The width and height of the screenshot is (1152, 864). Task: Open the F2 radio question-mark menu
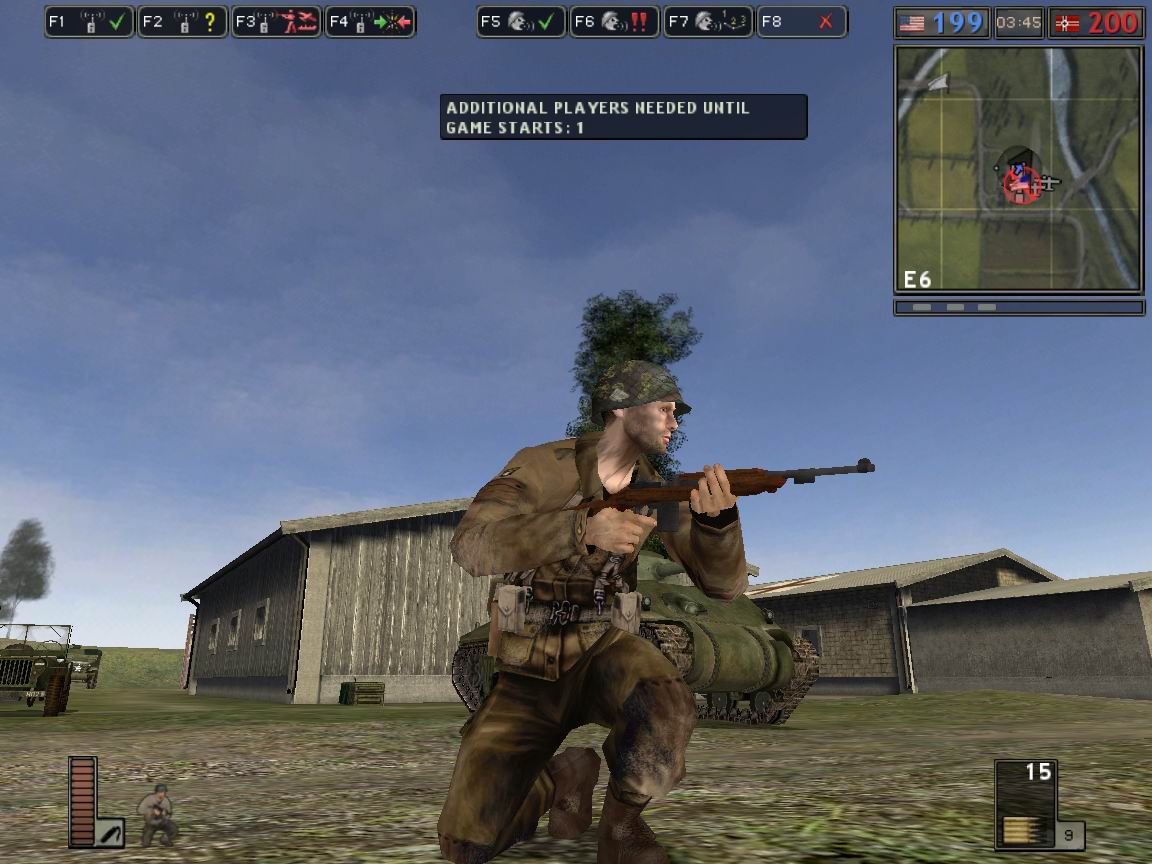(182, 22)
